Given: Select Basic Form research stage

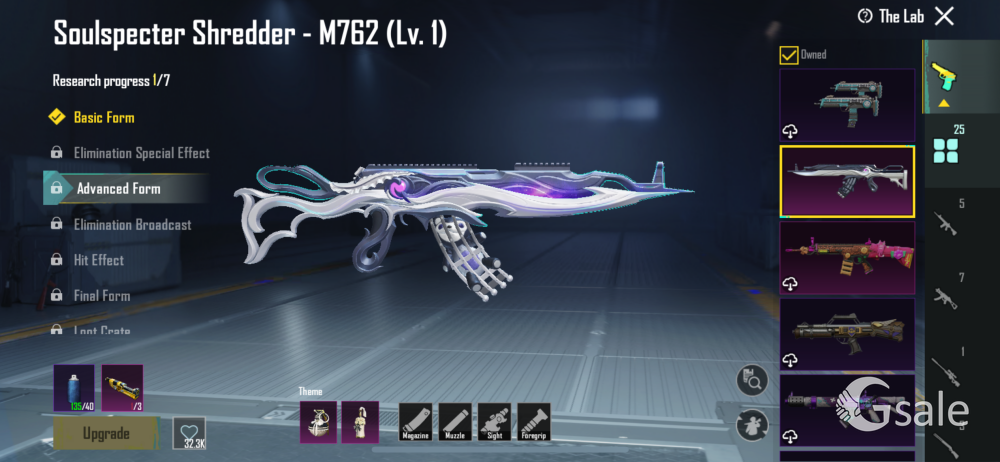Looking at the screenshot, I should tap(104, 117).
